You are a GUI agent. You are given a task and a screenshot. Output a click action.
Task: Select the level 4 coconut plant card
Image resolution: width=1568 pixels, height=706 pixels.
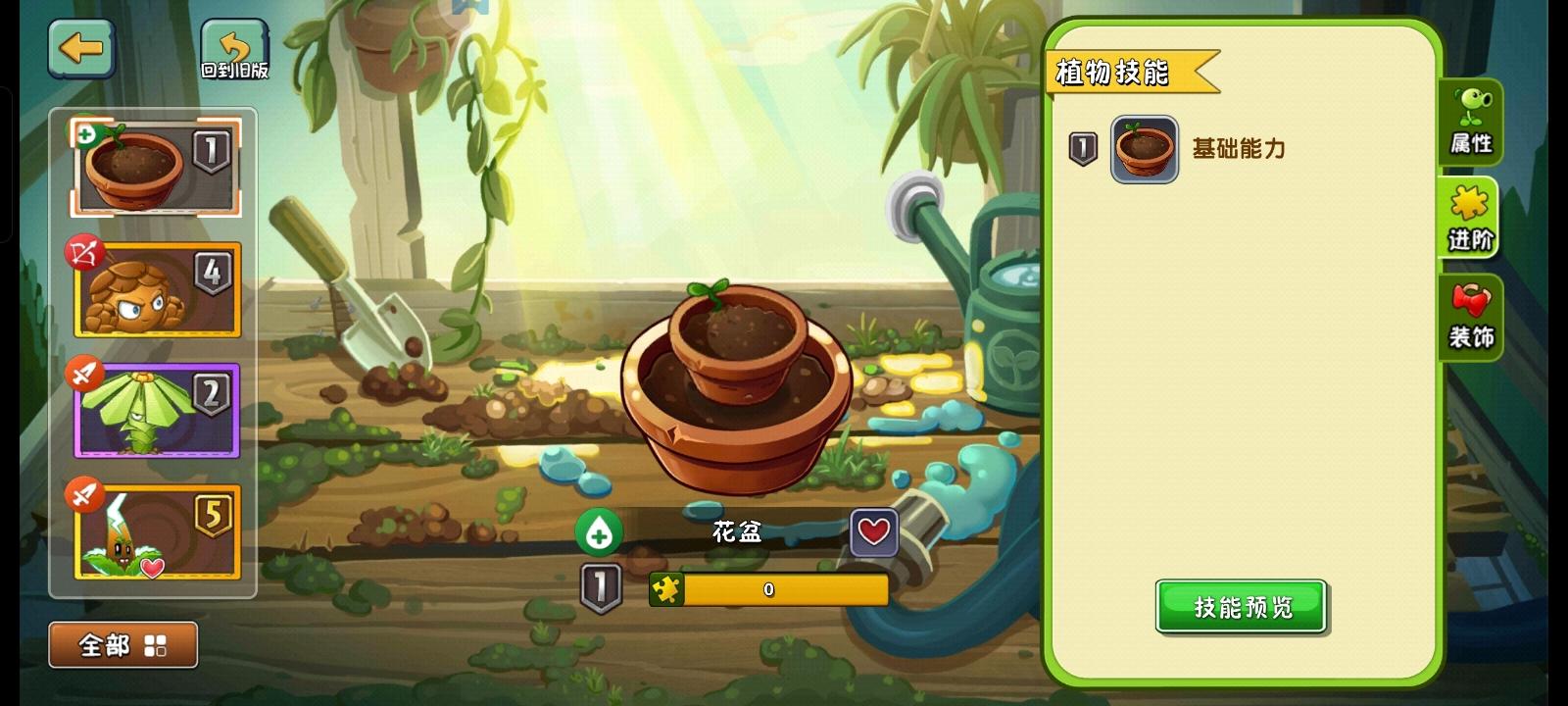click(x=155, y=289)
